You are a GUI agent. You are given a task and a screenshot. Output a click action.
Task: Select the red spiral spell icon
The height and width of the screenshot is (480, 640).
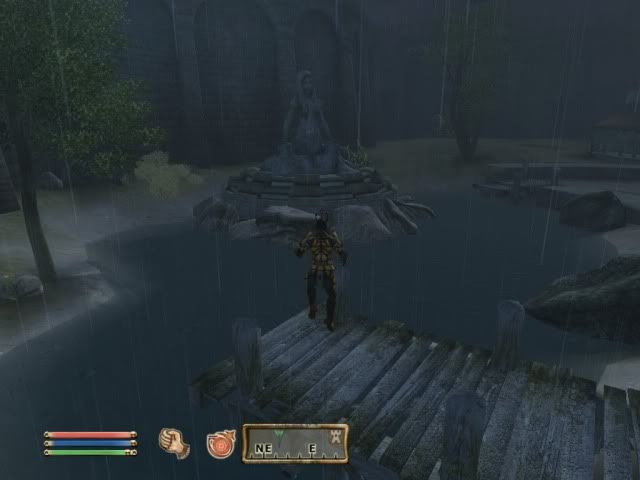pyautogui.click(x=220, y=443)
